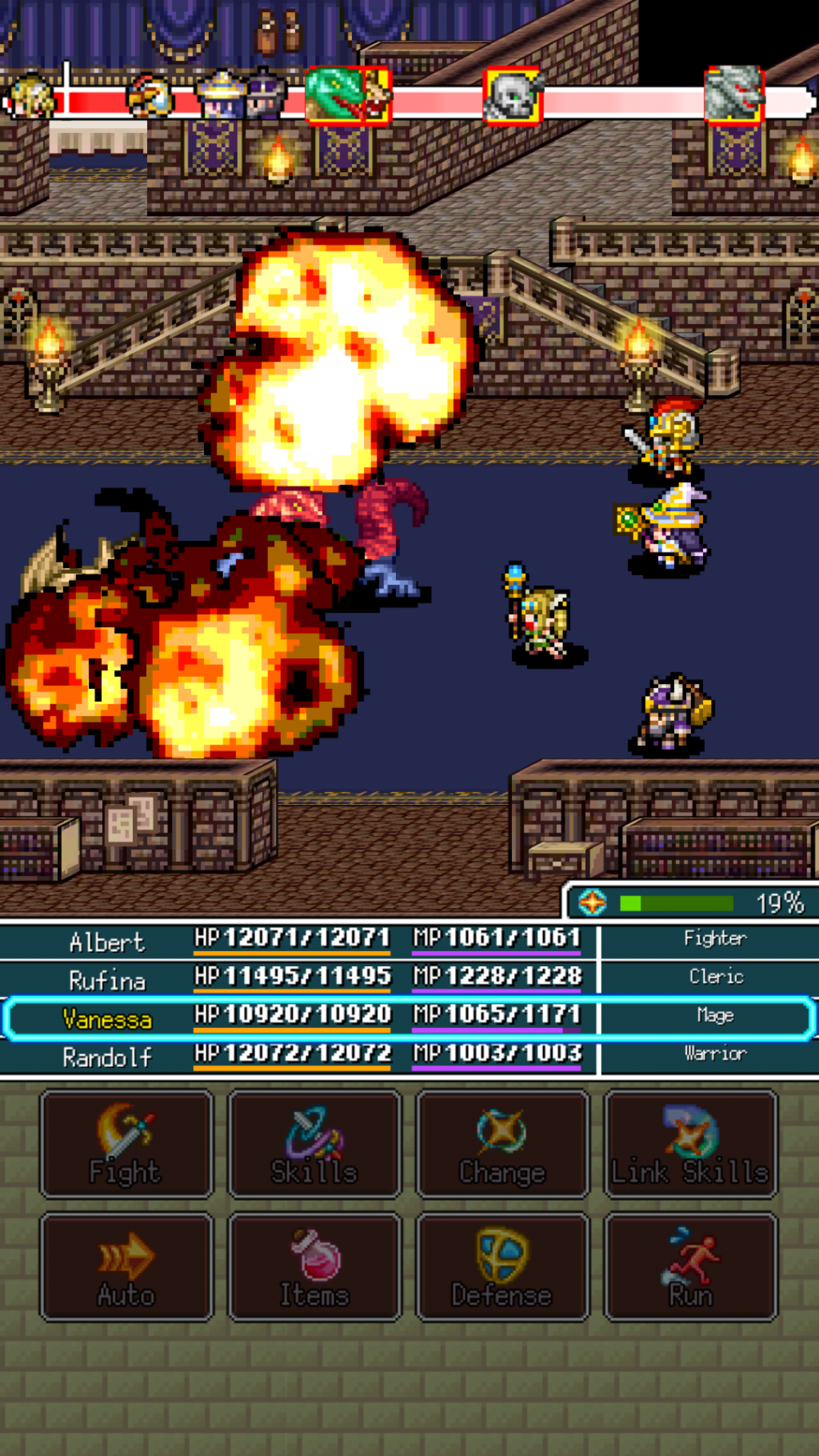Select Vanessa's highlighted status row

click(x=409, y=1018)
